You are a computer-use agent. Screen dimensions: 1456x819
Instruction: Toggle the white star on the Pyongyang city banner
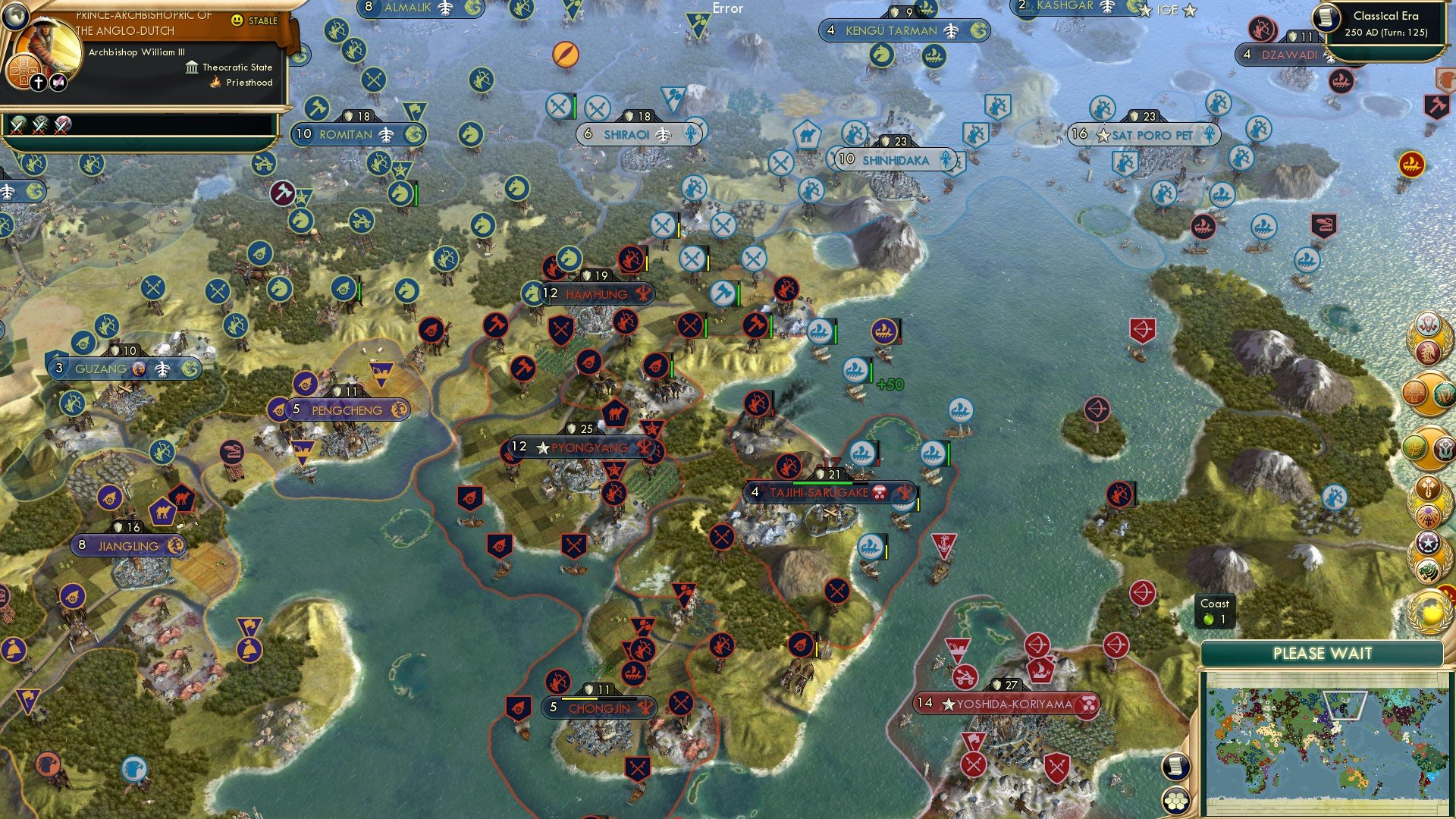tap(541, 448)
